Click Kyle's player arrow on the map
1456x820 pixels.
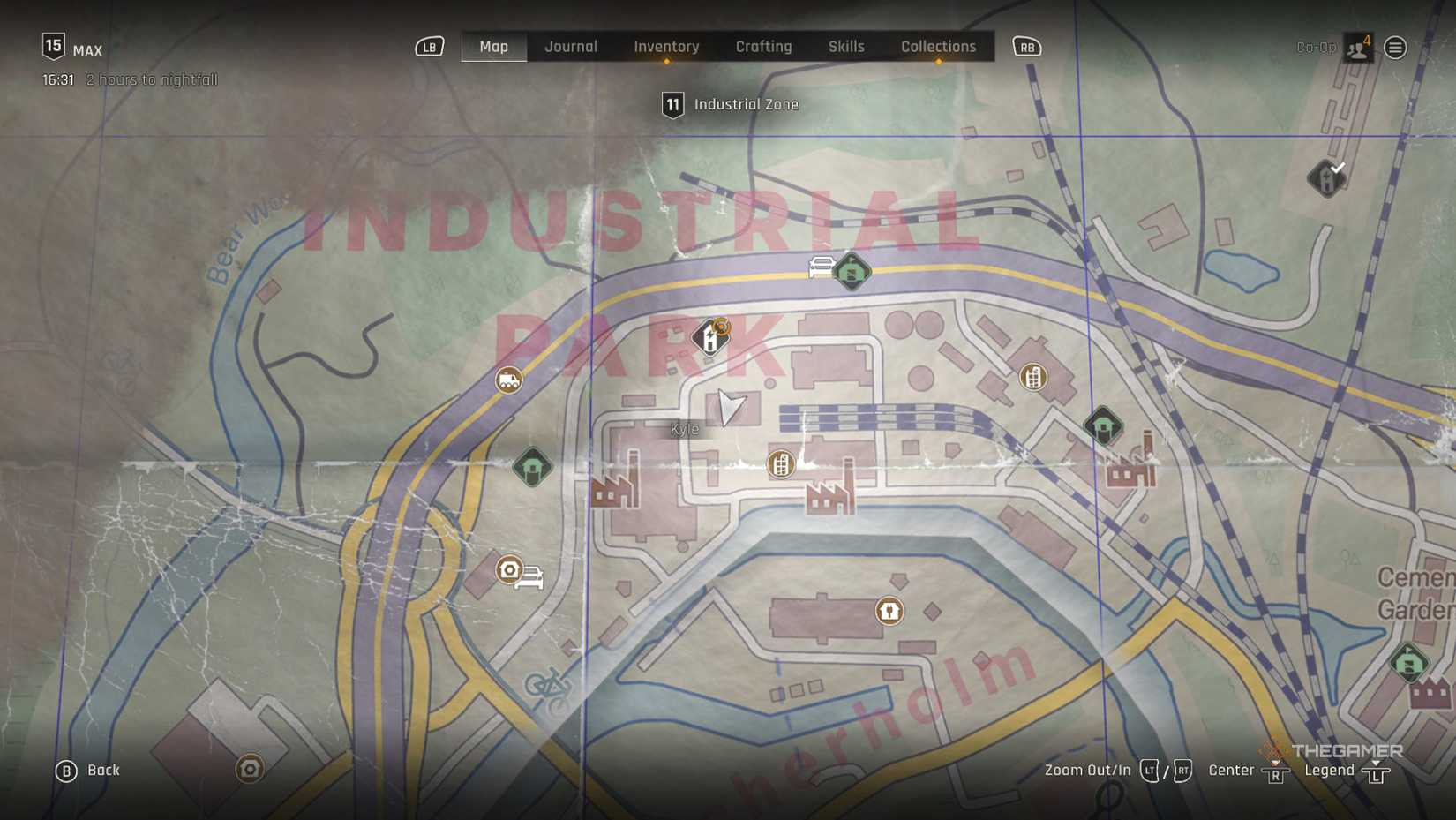click(x=730, y=407)
